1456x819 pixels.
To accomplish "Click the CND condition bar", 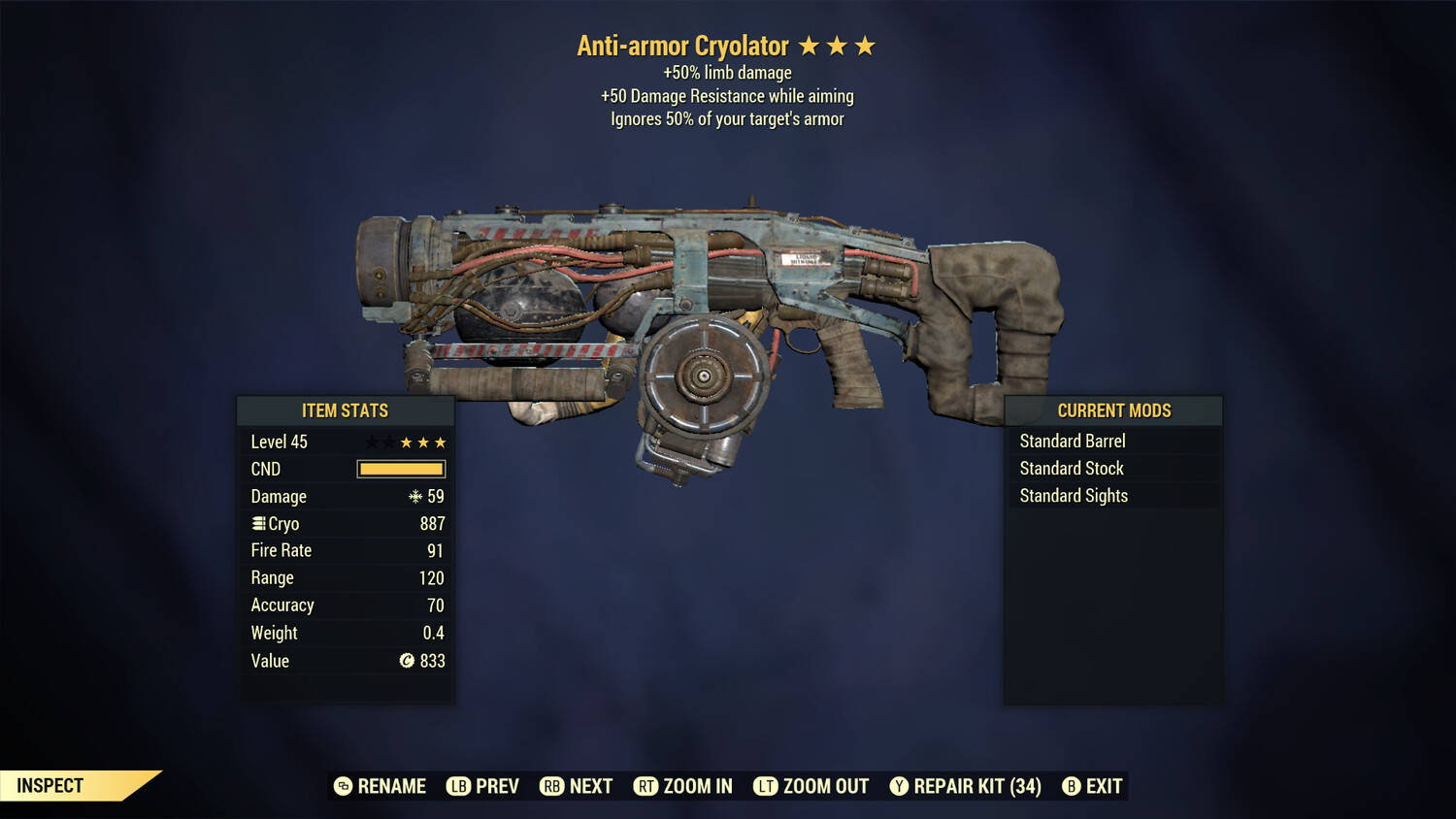I will 401,469.
